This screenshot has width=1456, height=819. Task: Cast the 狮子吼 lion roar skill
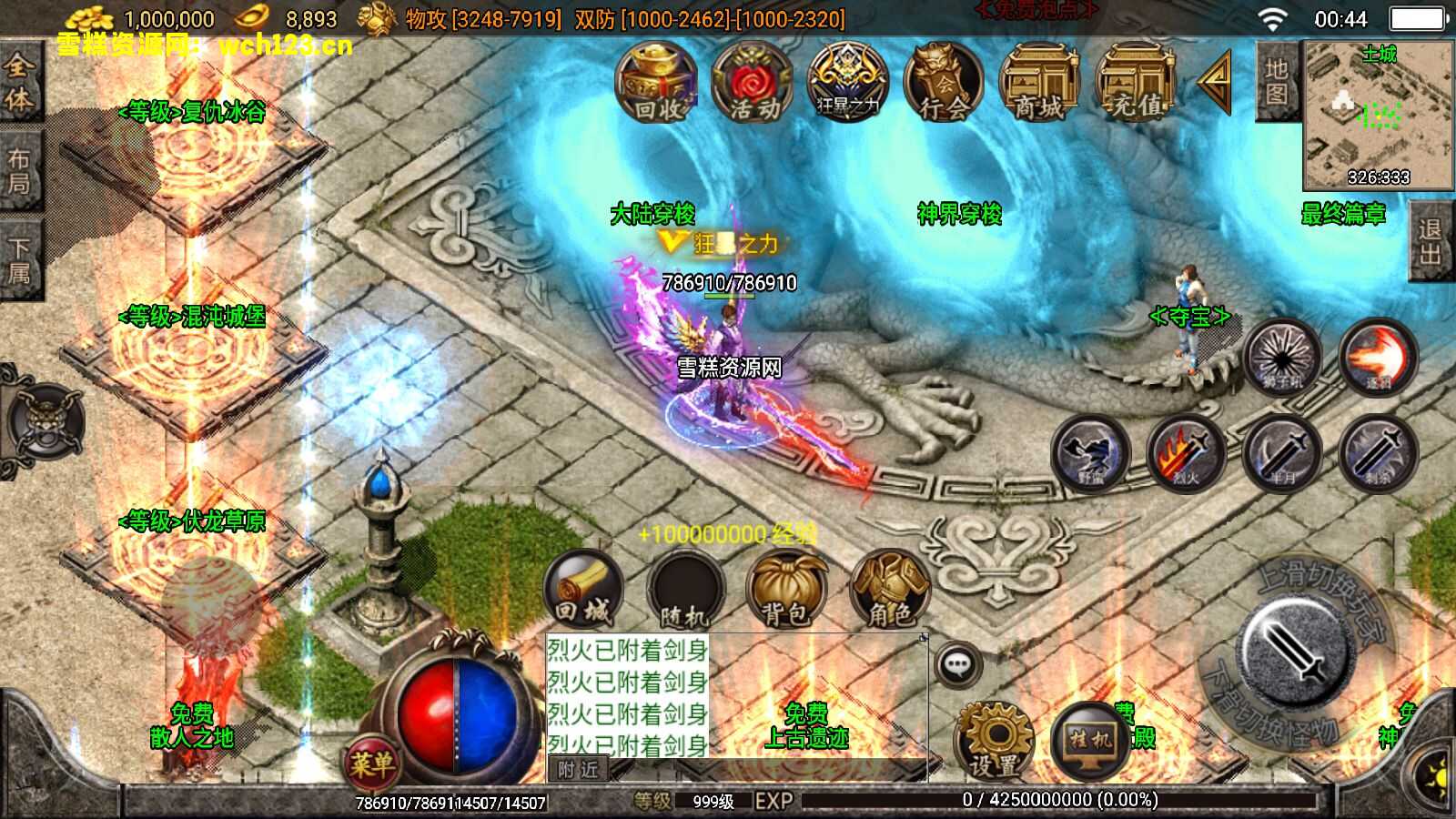coord(1282,357)
